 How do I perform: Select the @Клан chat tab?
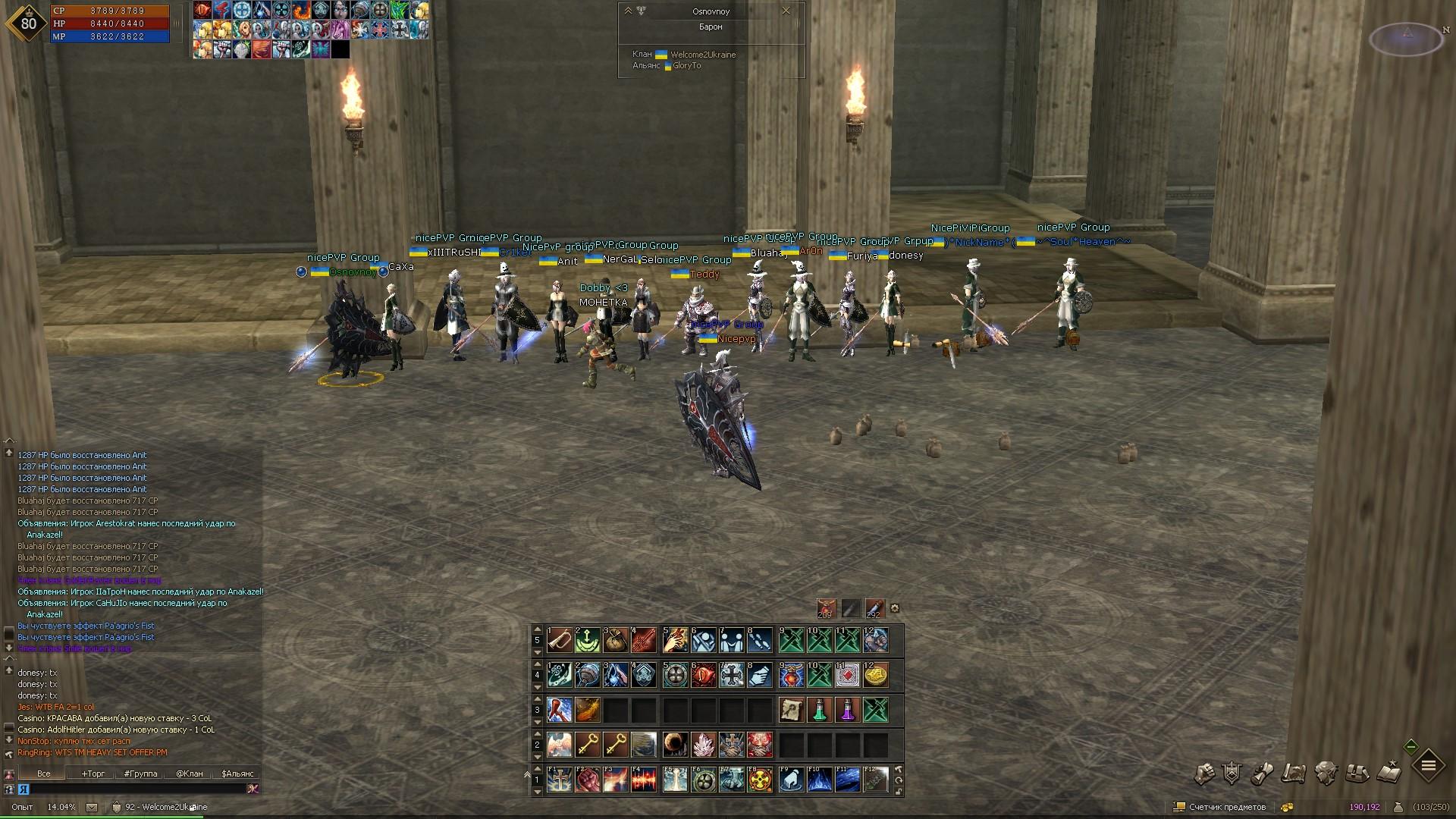pos(190,773)
